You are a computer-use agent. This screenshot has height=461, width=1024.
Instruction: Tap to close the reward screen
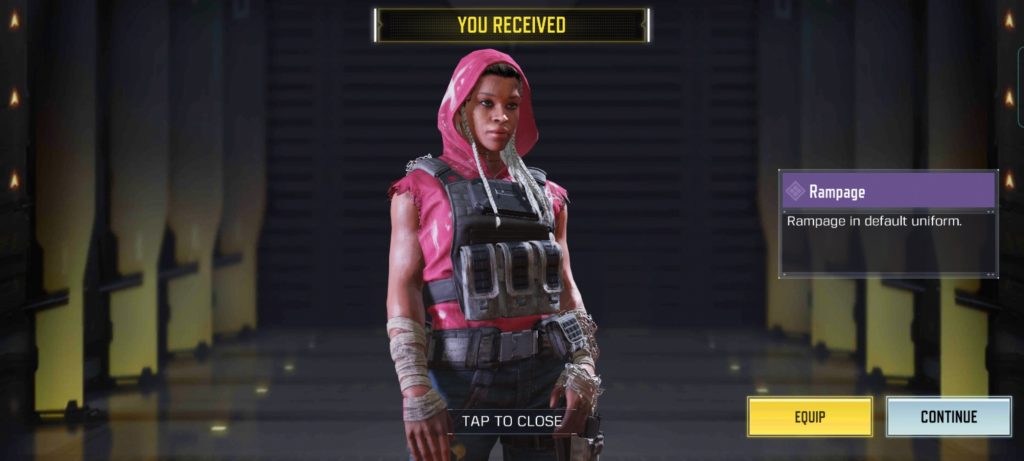click(x=511, y=421)
